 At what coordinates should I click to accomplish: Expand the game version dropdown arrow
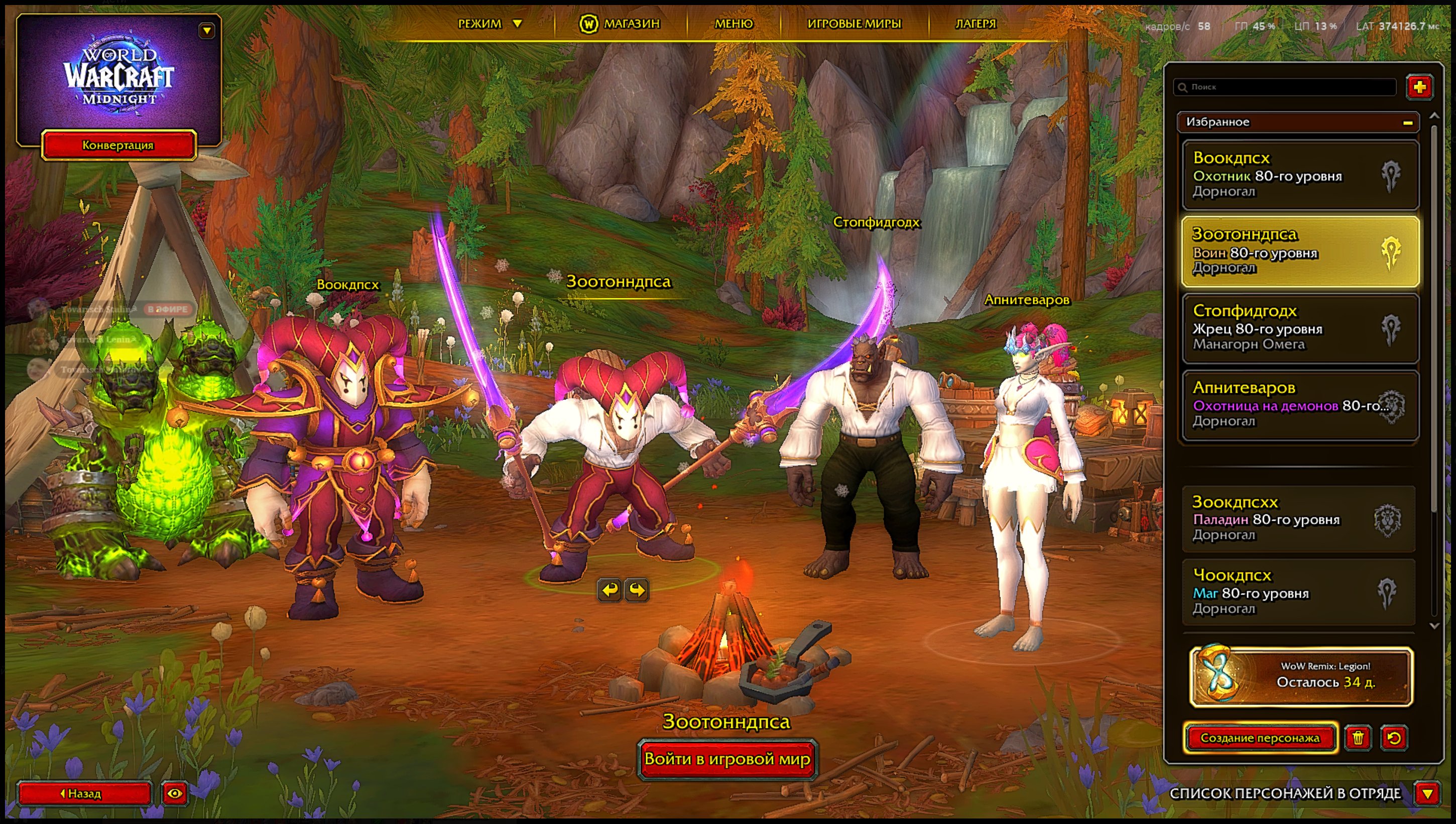[x=207, y=31]
